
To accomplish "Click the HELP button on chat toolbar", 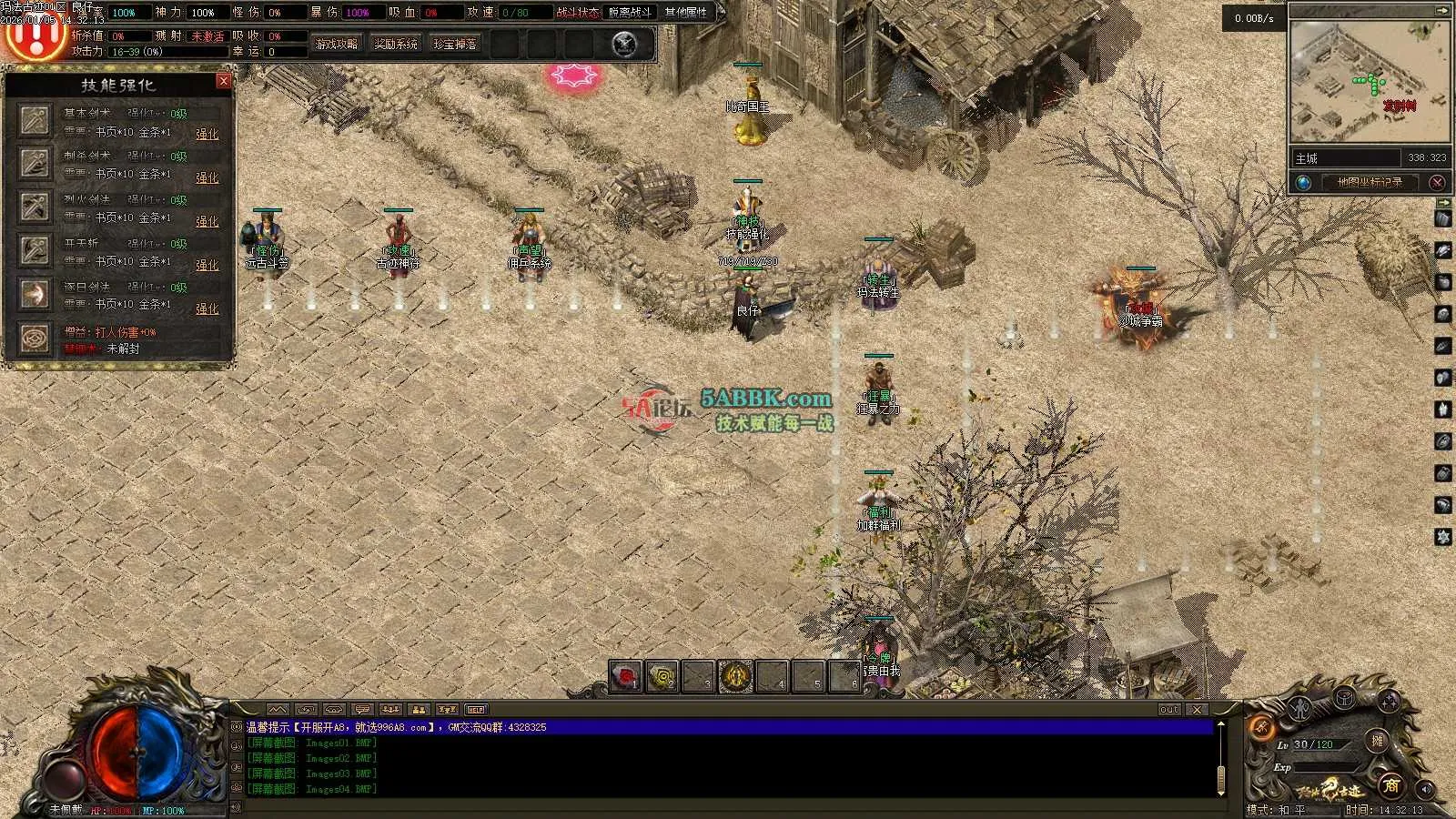I will [x=476, y=709].
